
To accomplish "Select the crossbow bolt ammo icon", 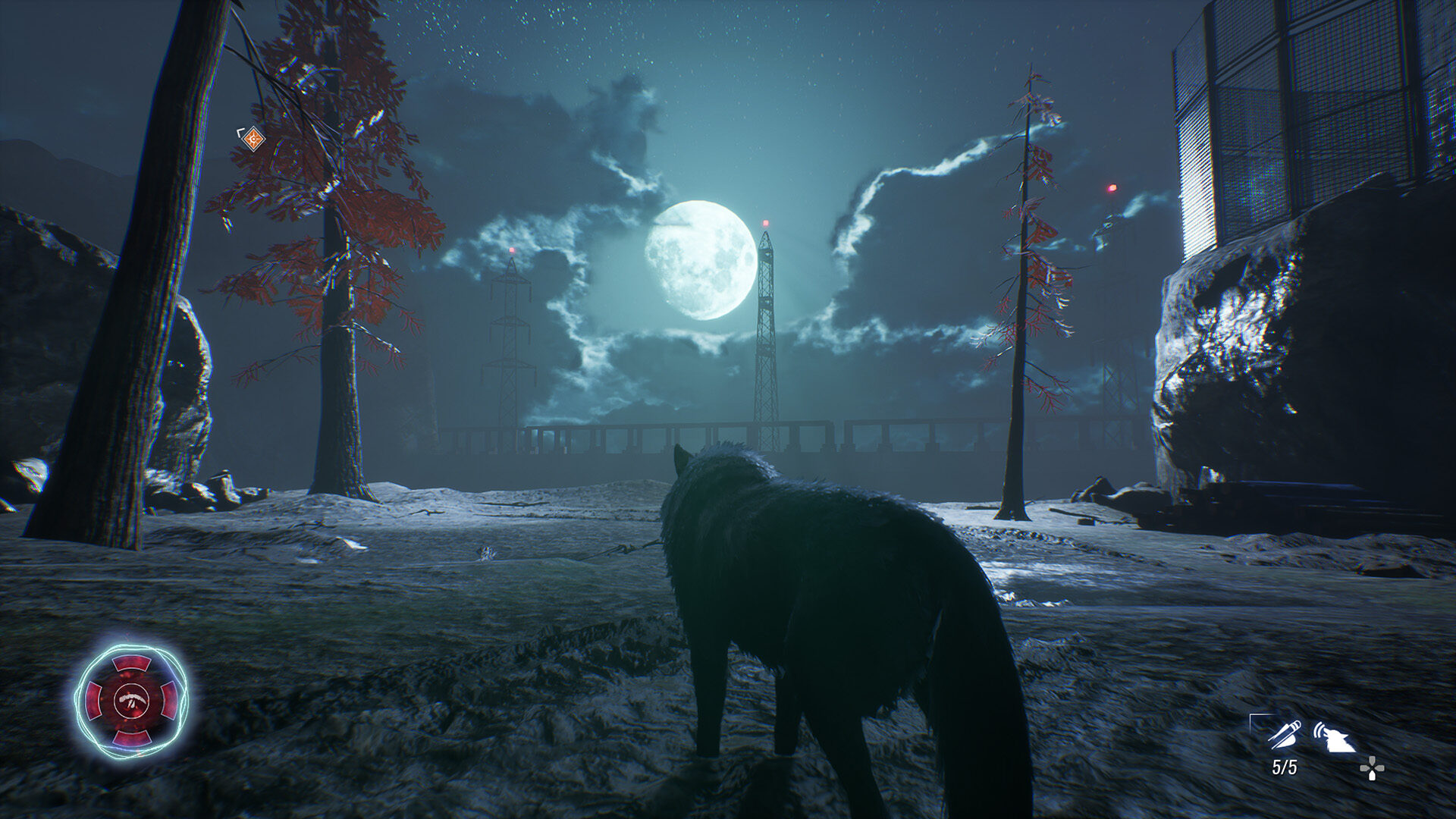I will (x=1285, y=734).
